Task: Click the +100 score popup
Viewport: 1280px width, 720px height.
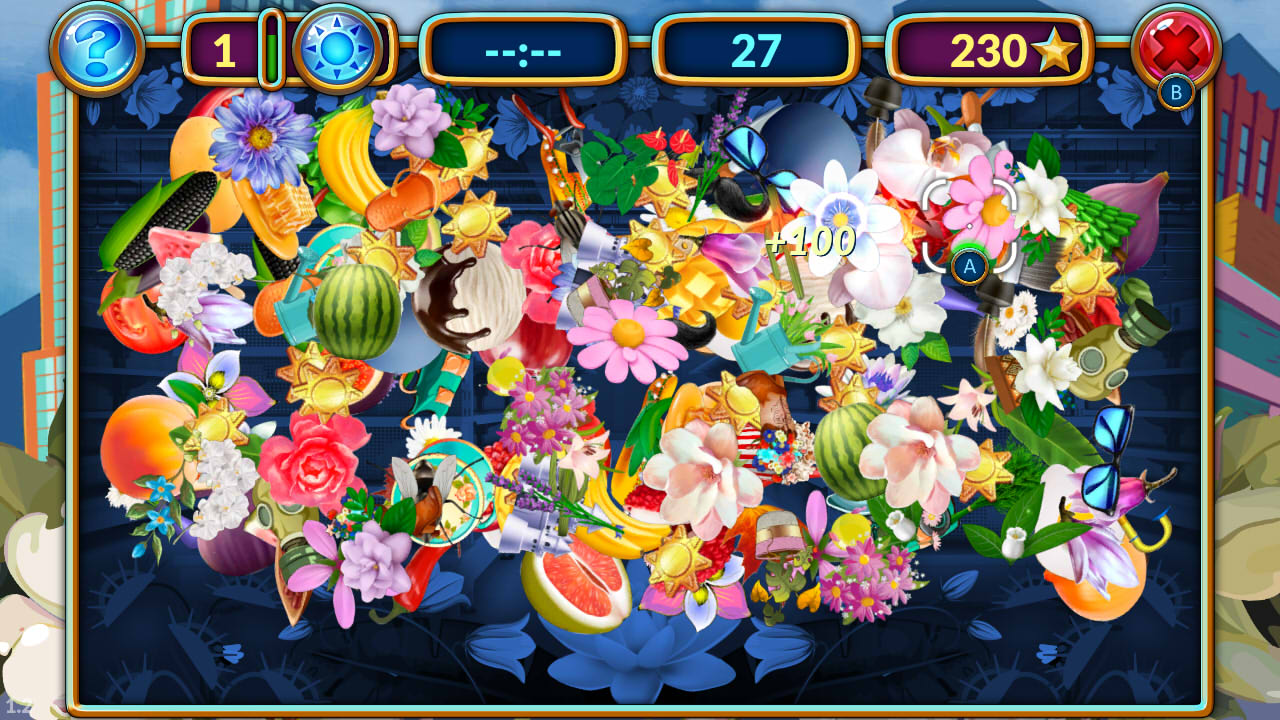Action: (810, 241)
